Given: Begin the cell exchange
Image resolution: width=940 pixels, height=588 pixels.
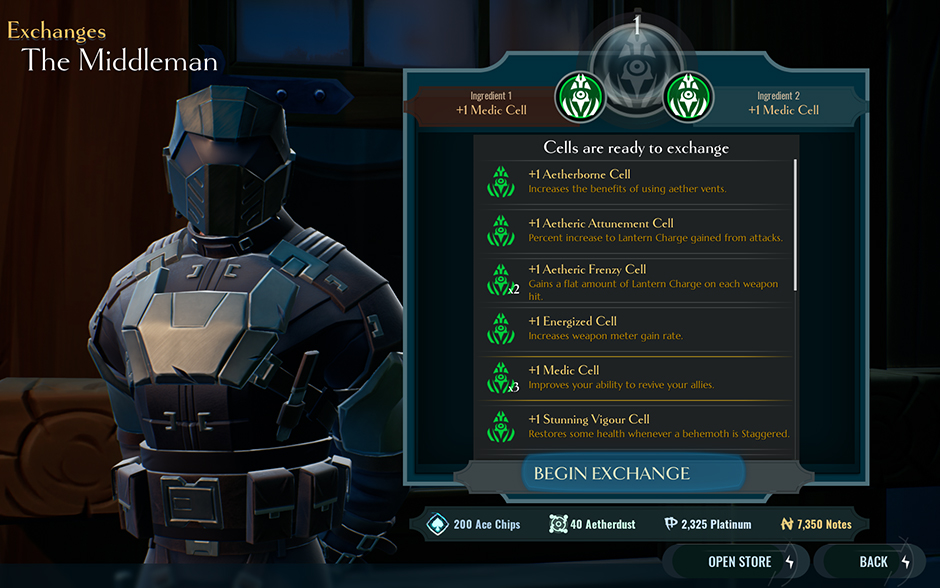Looking at the screenshot, I should click(x=611, y=473).
